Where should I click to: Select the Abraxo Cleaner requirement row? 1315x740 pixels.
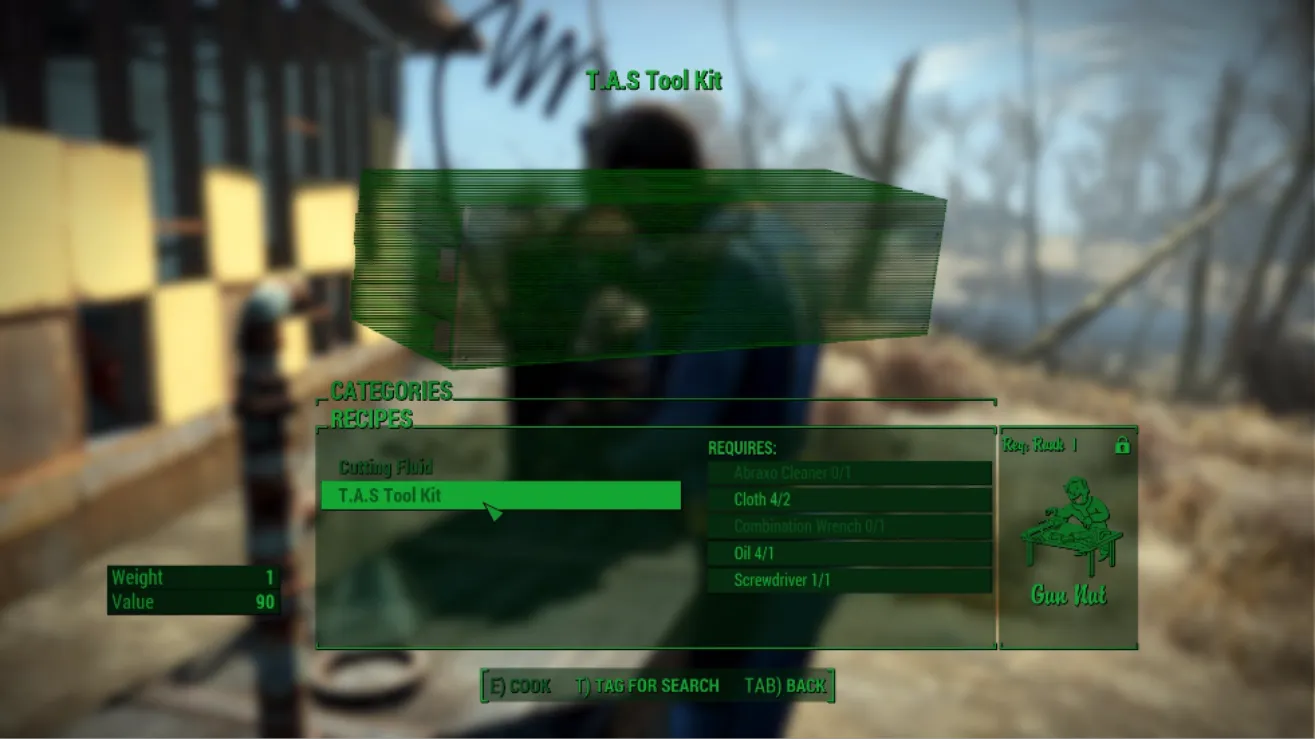click(x=849, y=473)
